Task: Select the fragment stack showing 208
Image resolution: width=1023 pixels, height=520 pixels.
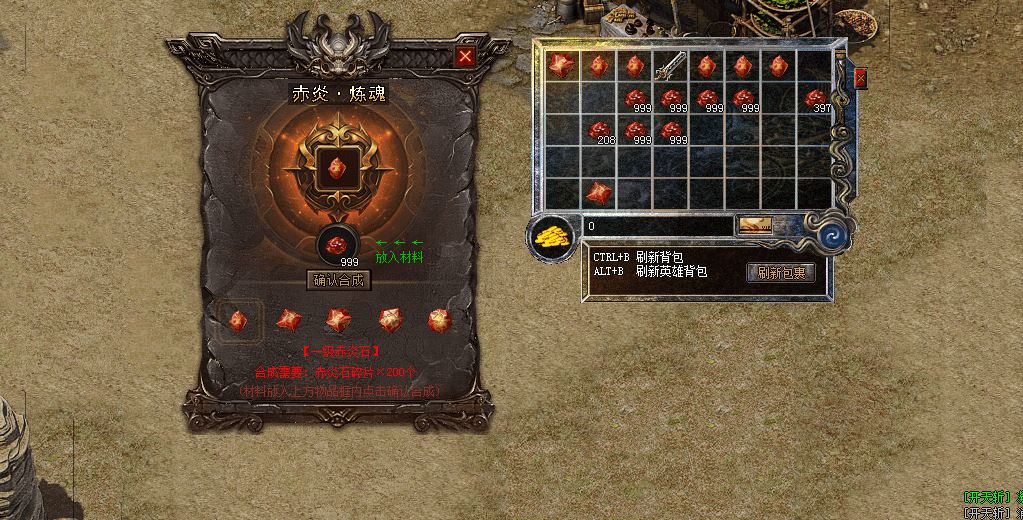Action: pyautogui.click(x=599, y=131)
